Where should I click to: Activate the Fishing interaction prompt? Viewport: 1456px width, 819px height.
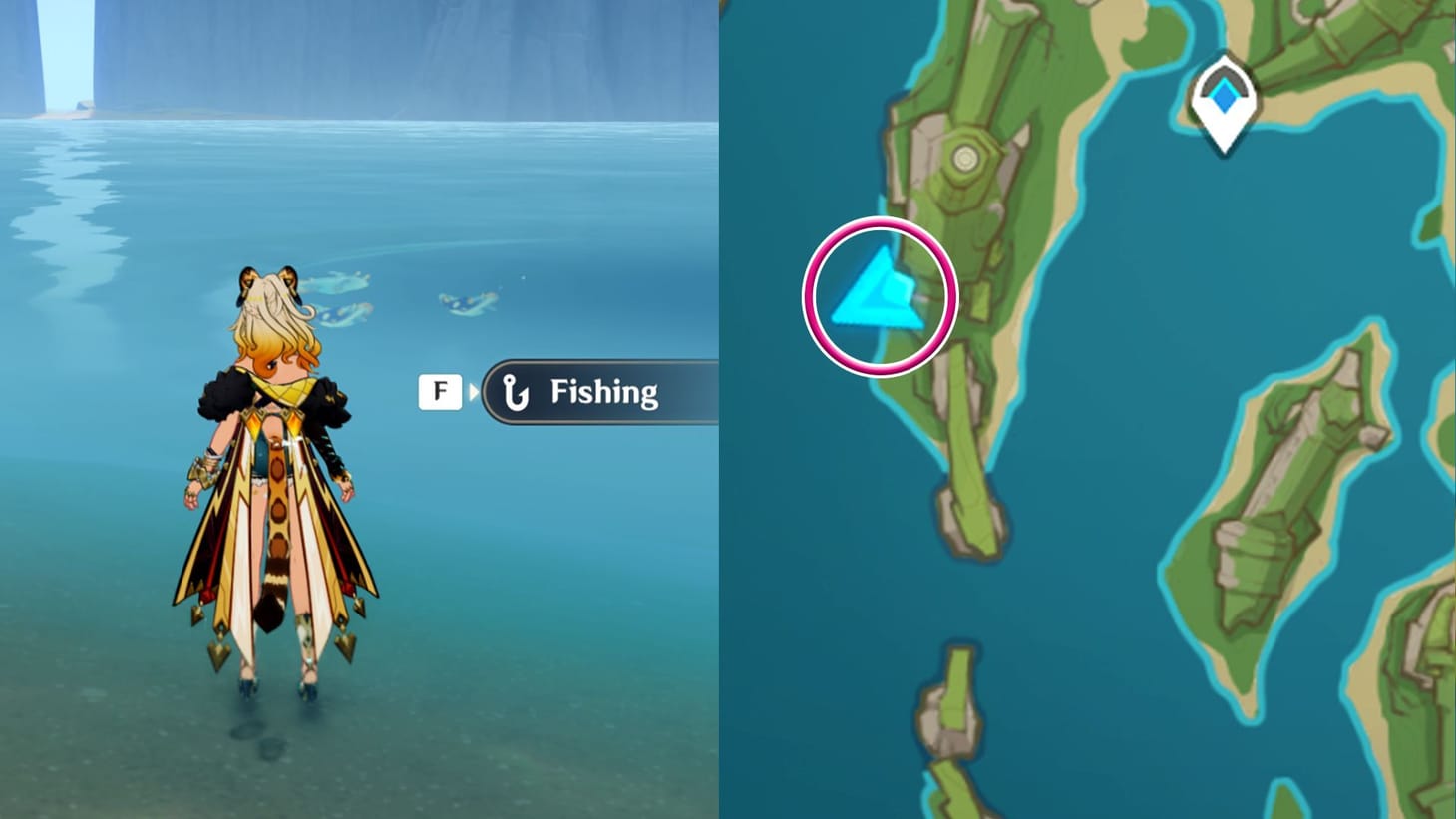pos(598,391)
